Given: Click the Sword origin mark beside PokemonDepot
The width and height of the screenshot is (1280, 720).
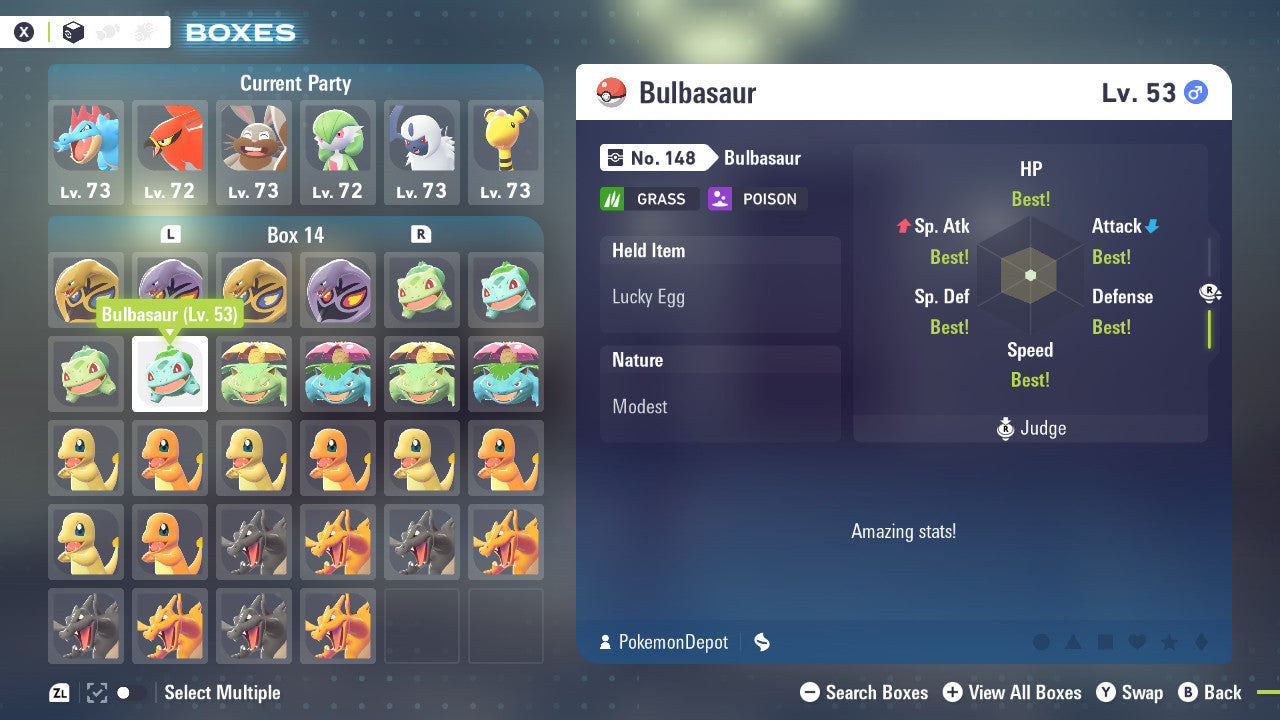Looking at the screenshot, I should [x=761, y=643].
